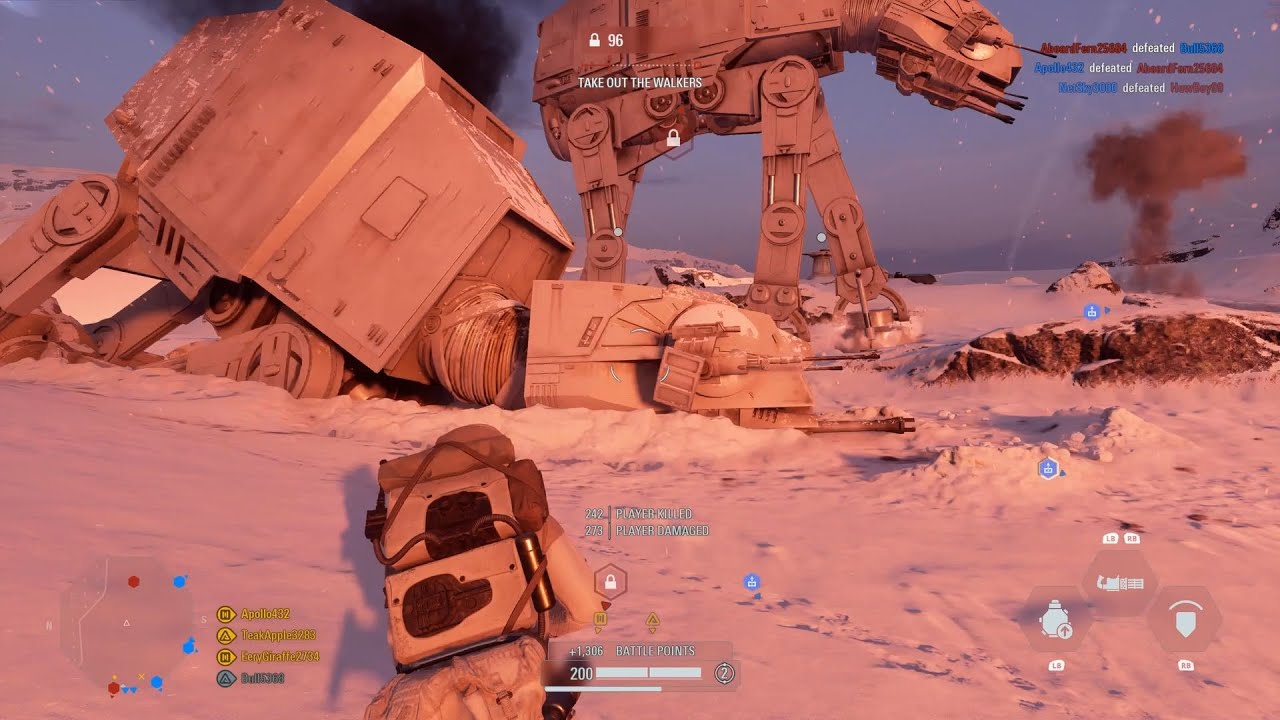1280x720 pixels.
Task: Click the octagonal minimap radar
Action: [x=126, y=626]
